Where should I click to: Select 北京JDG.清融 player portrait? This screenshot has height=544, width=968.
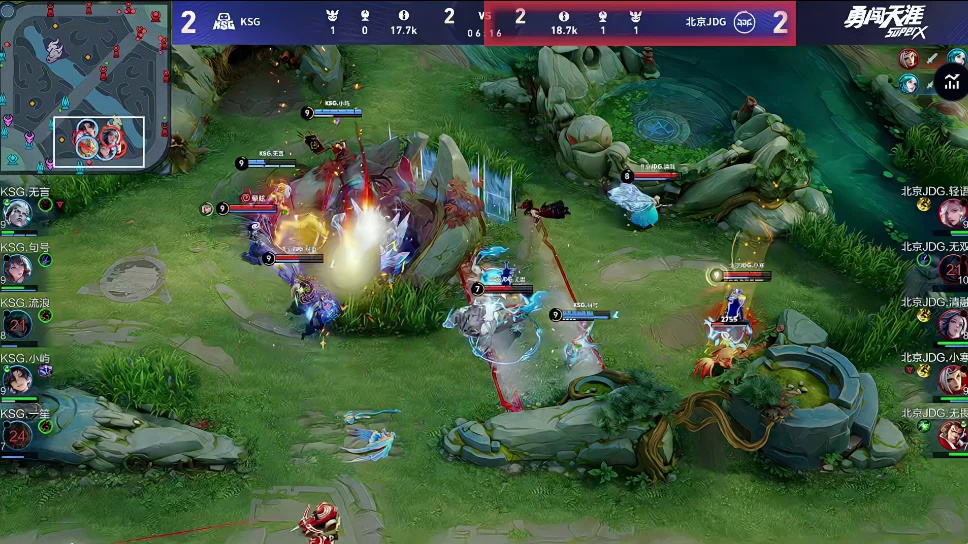click(951, 324)
